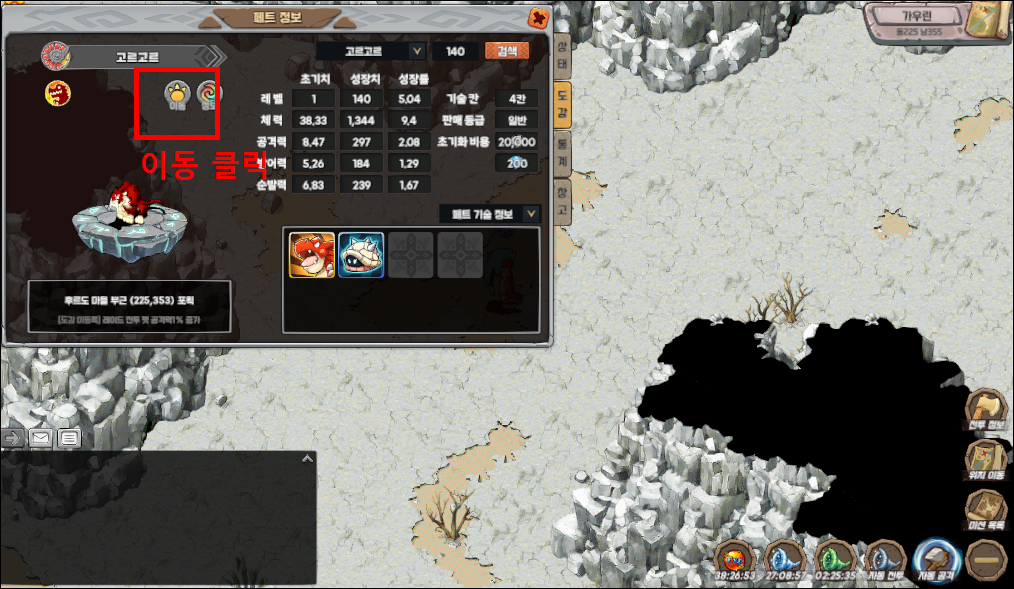Click the arrow button above the chat box
This screenshot has width=1014, height=589.
point(15,438)
